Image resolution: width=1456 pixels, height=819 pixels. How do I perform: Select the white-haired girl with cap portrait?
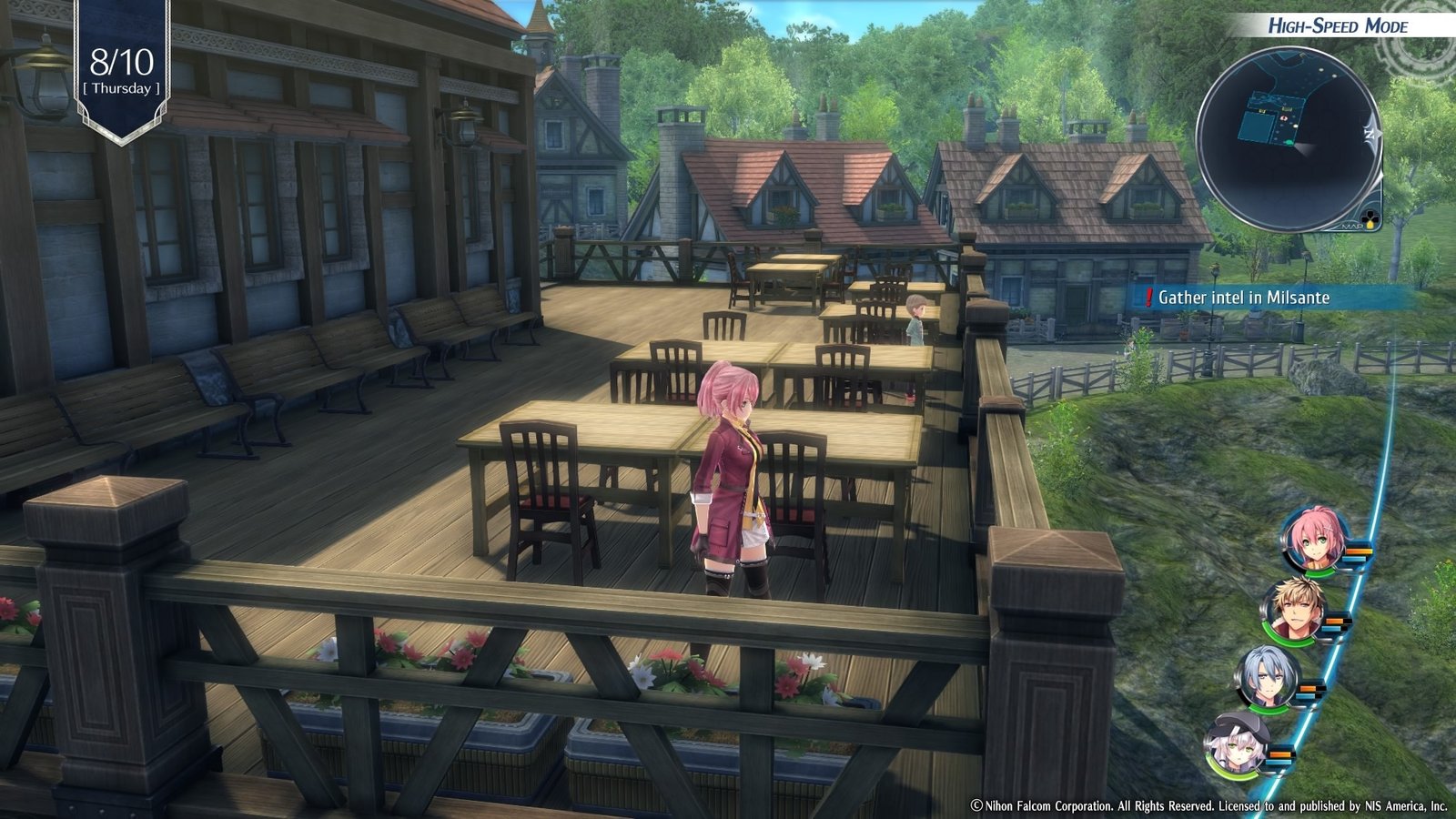click(1238, 744)
